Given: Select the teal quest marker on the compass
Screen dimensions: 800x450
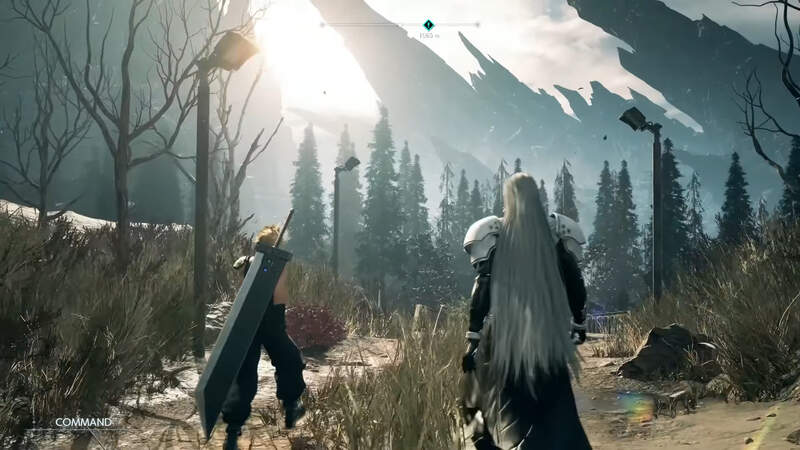Looking at the screenshot, I should (x=428, y=25).
